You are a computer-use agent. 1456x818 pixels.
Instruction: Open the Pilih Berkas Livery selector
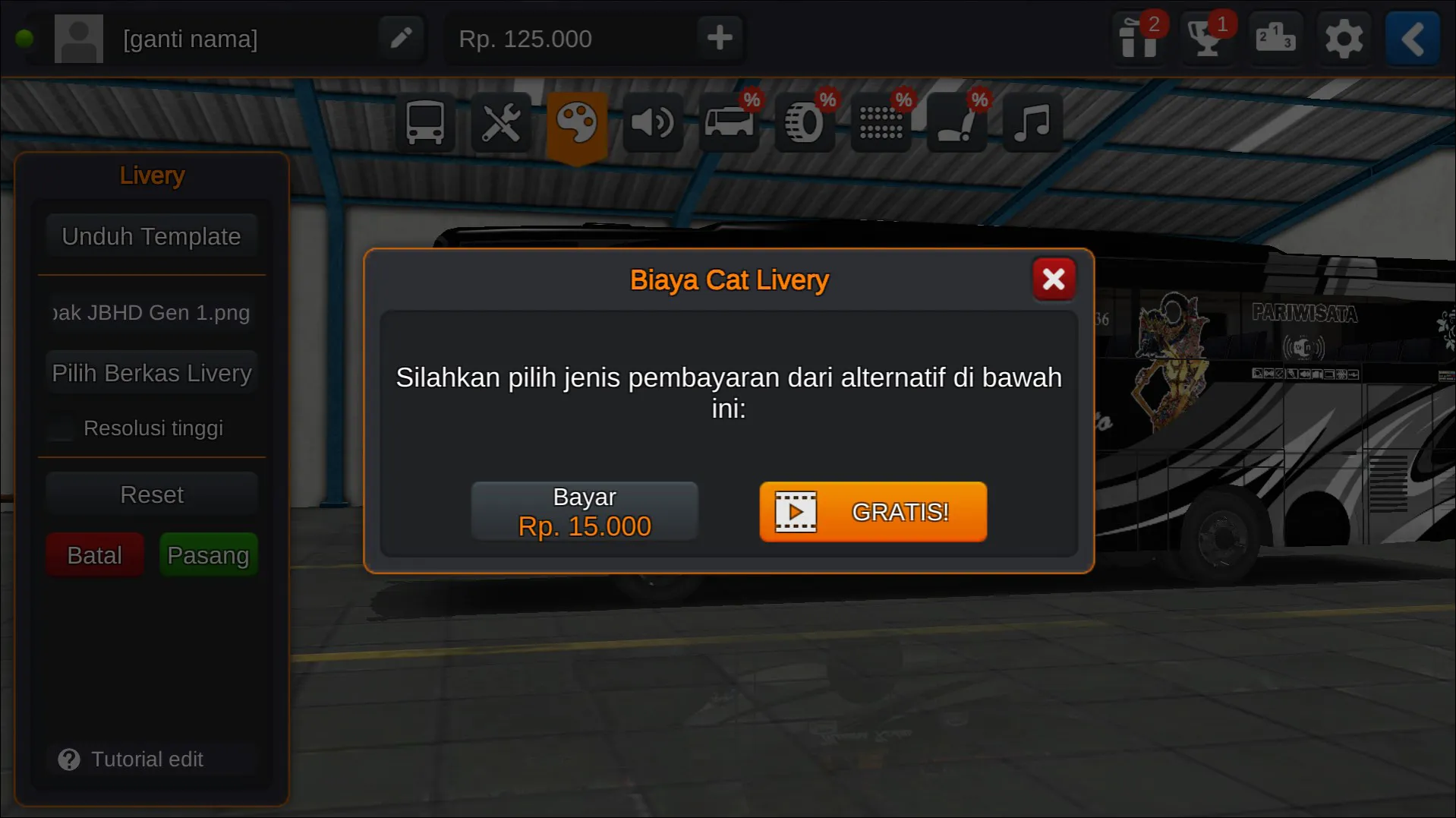pos(151,372)
